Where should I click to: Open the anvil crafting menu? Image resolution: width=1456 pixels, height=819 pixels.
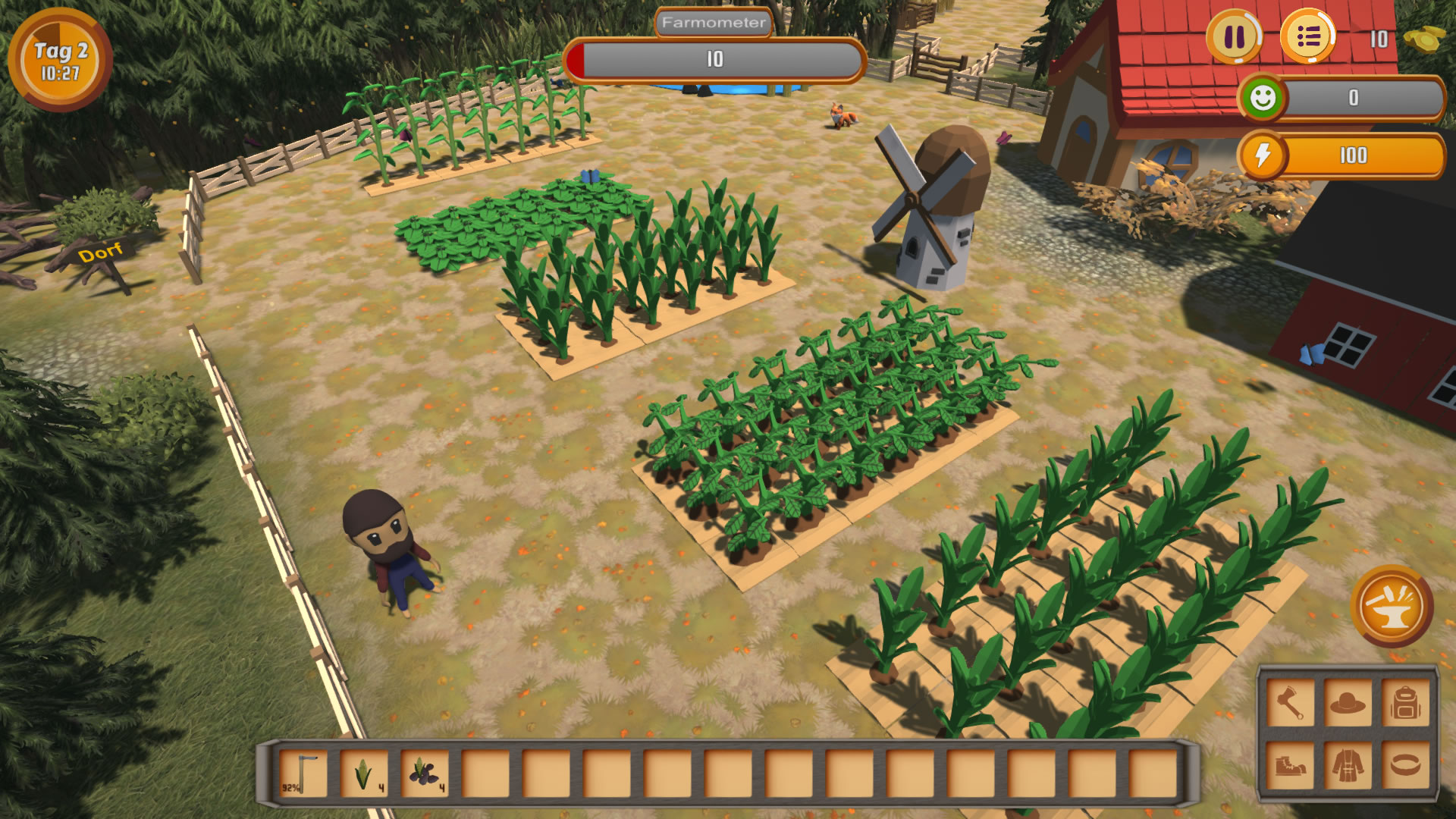pyautogui.click(x=1392, y=607)
